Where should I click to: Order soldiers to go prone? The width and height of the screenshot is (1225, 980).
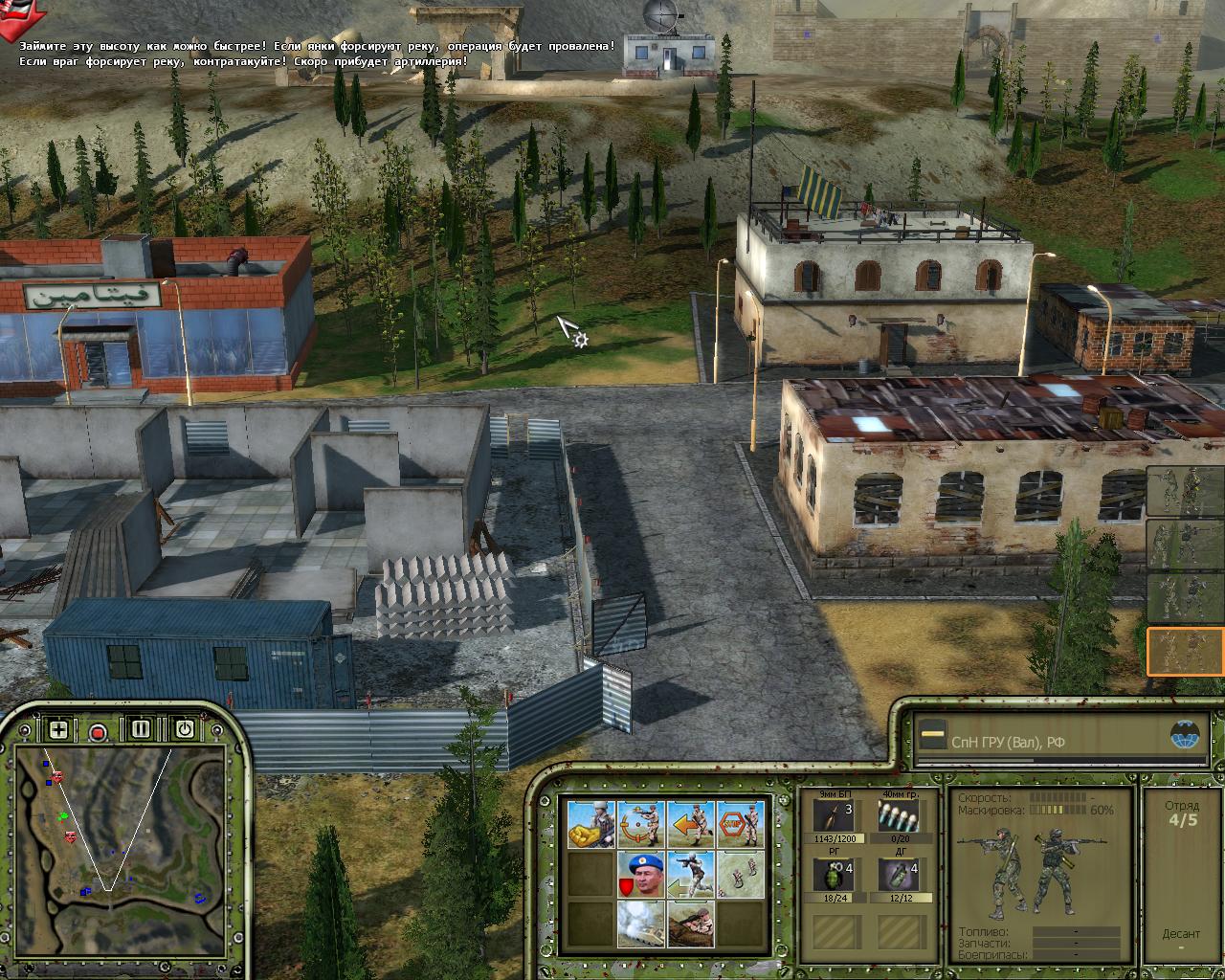click(690, 924)
